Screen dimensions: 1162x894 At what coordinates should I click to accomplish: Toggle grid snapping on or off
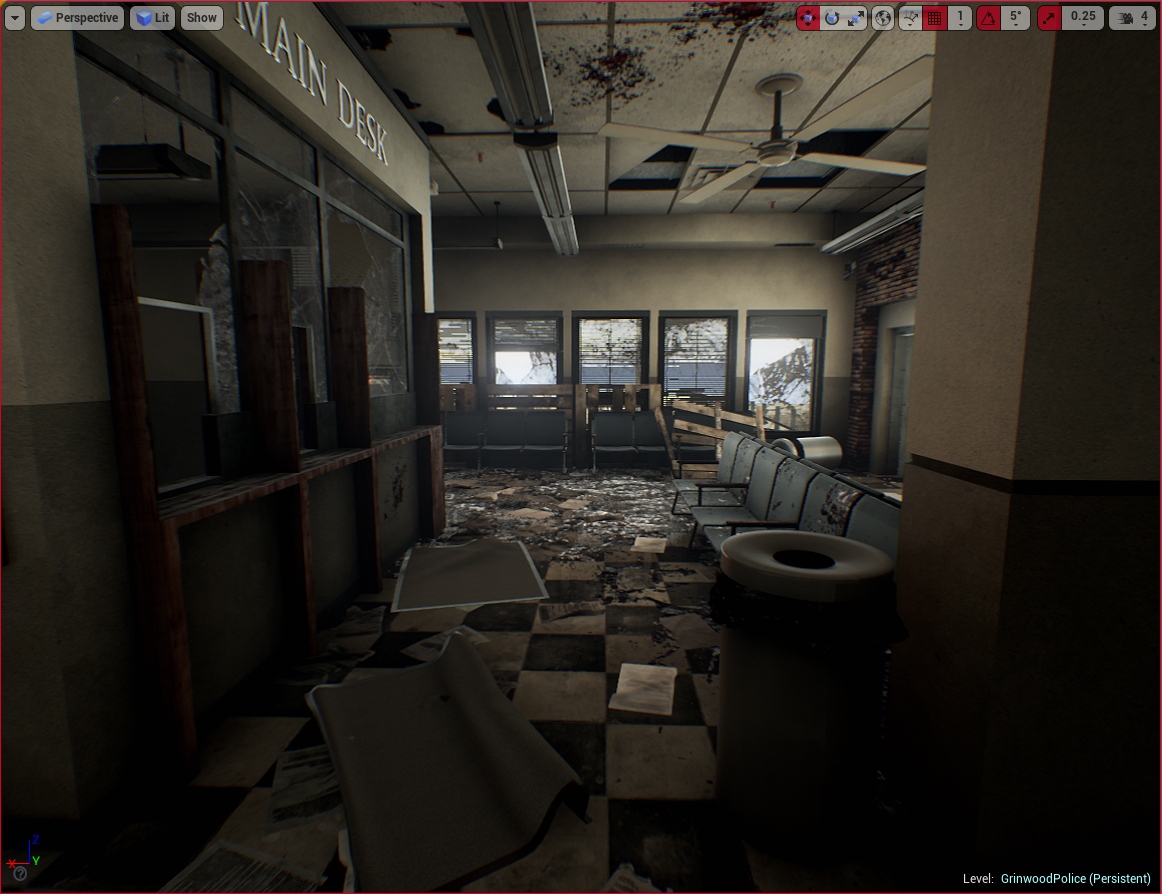[x=935, y=18]
